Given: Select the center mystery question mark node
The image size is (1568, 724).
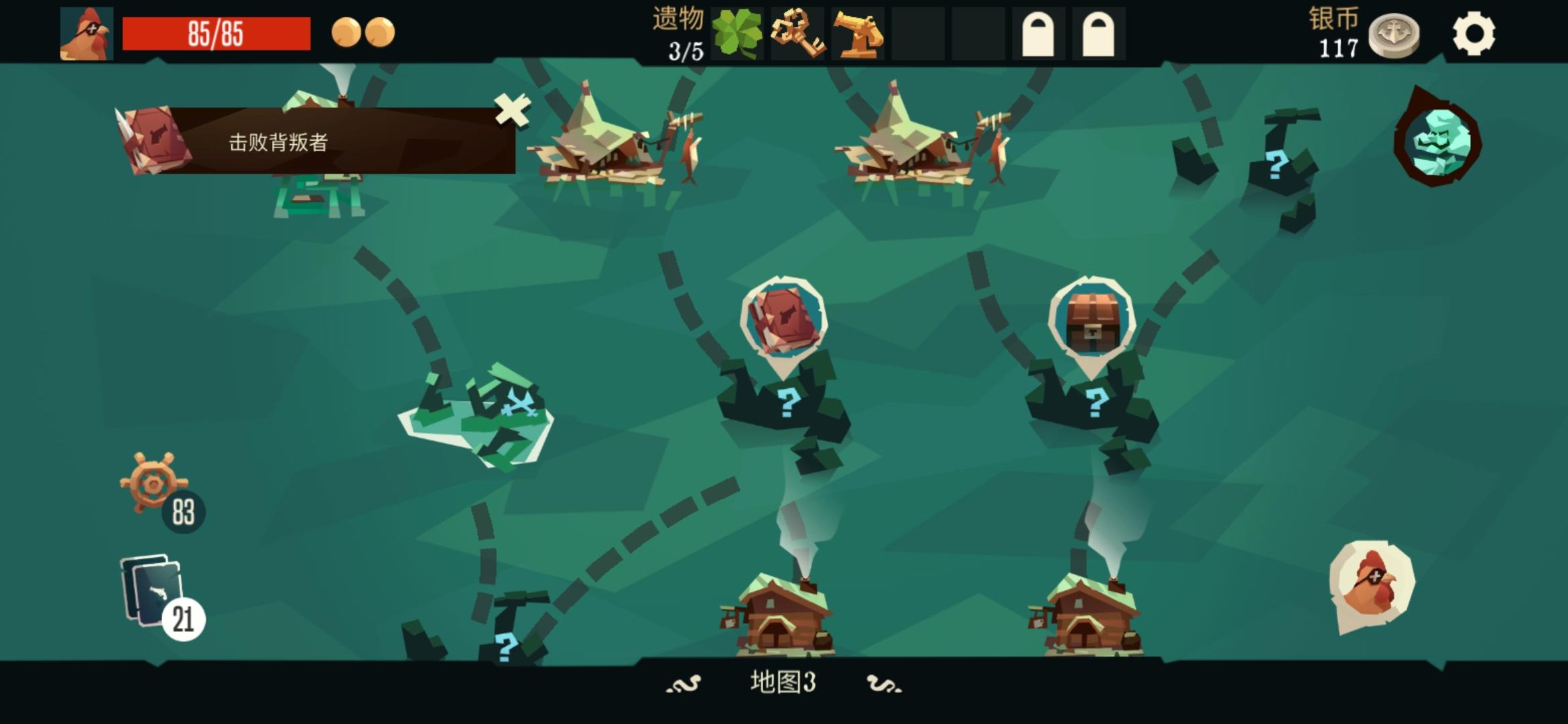Looking at the screenshot, I should 788,402.
